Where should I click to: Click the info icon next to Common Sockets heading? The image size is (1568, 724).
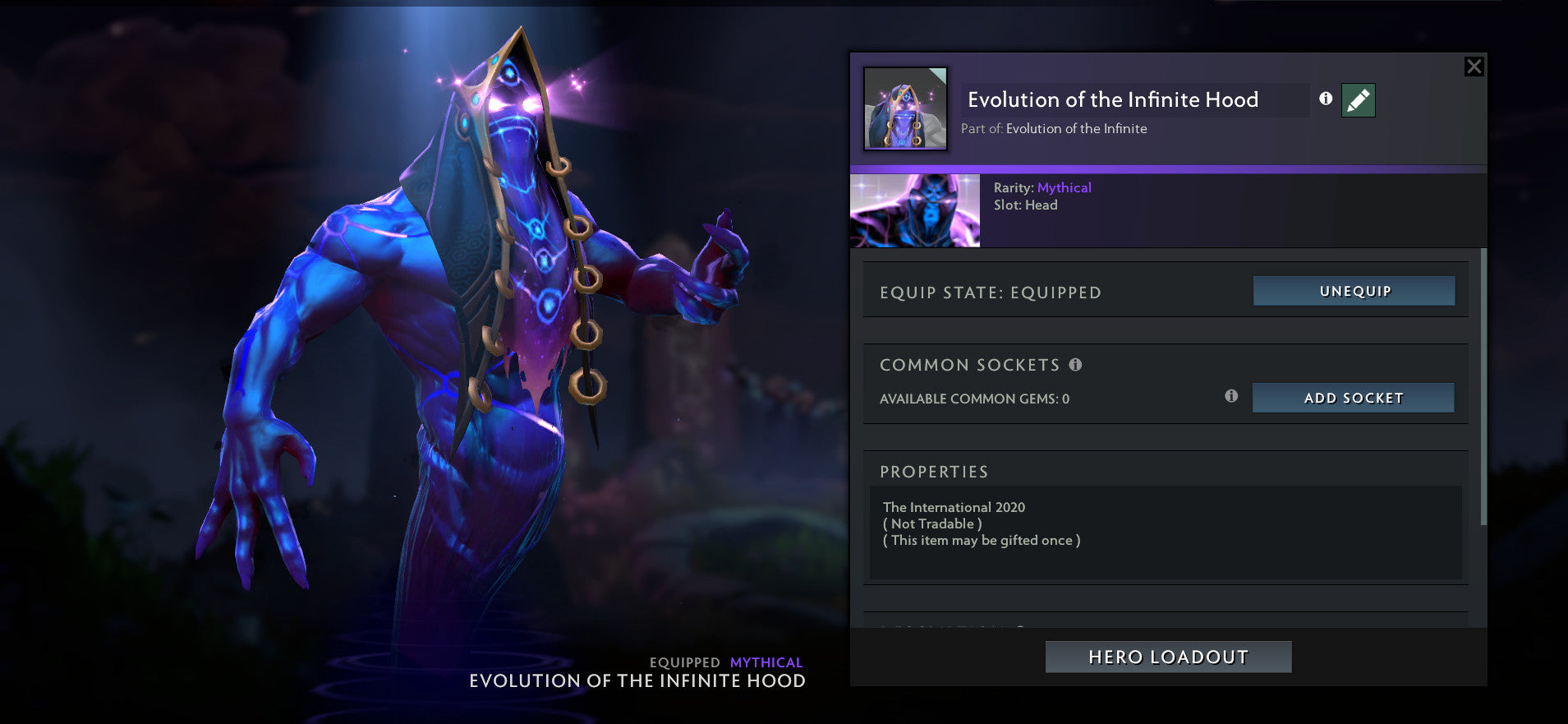(x=1076, y=364)
